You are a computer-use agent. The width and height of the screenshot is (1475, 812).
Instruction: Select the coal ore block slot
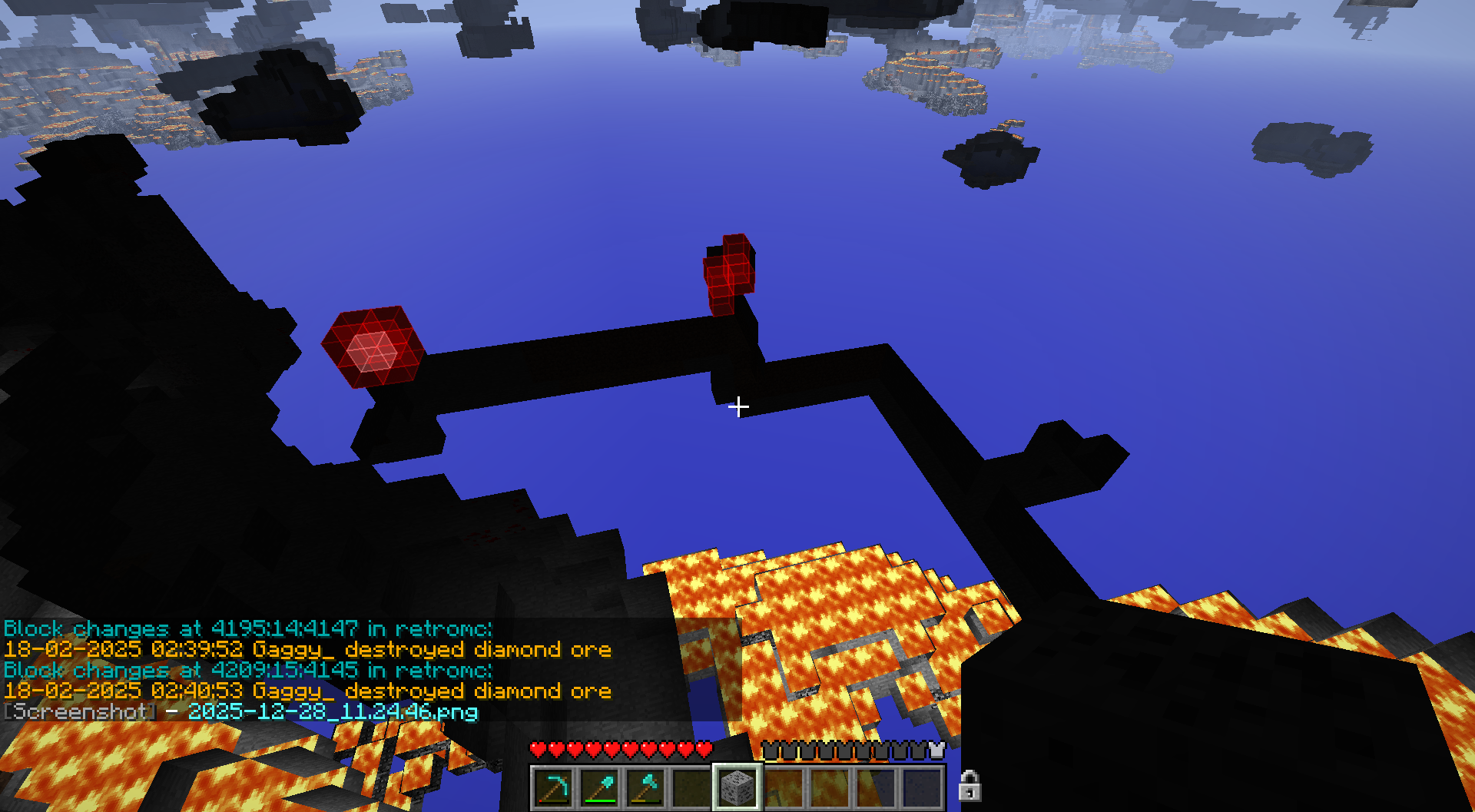pos(737,787)
